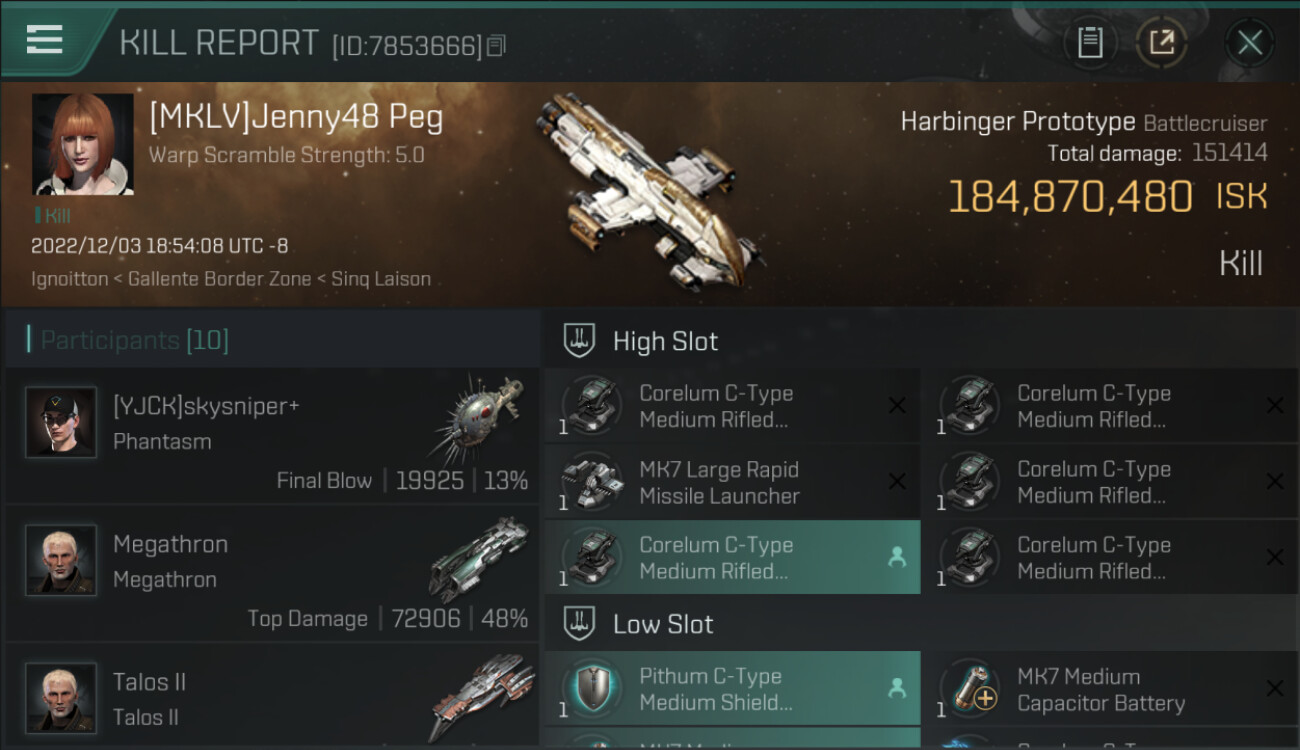Select participant skysniper+ with Phantasm

click(271, 435)
